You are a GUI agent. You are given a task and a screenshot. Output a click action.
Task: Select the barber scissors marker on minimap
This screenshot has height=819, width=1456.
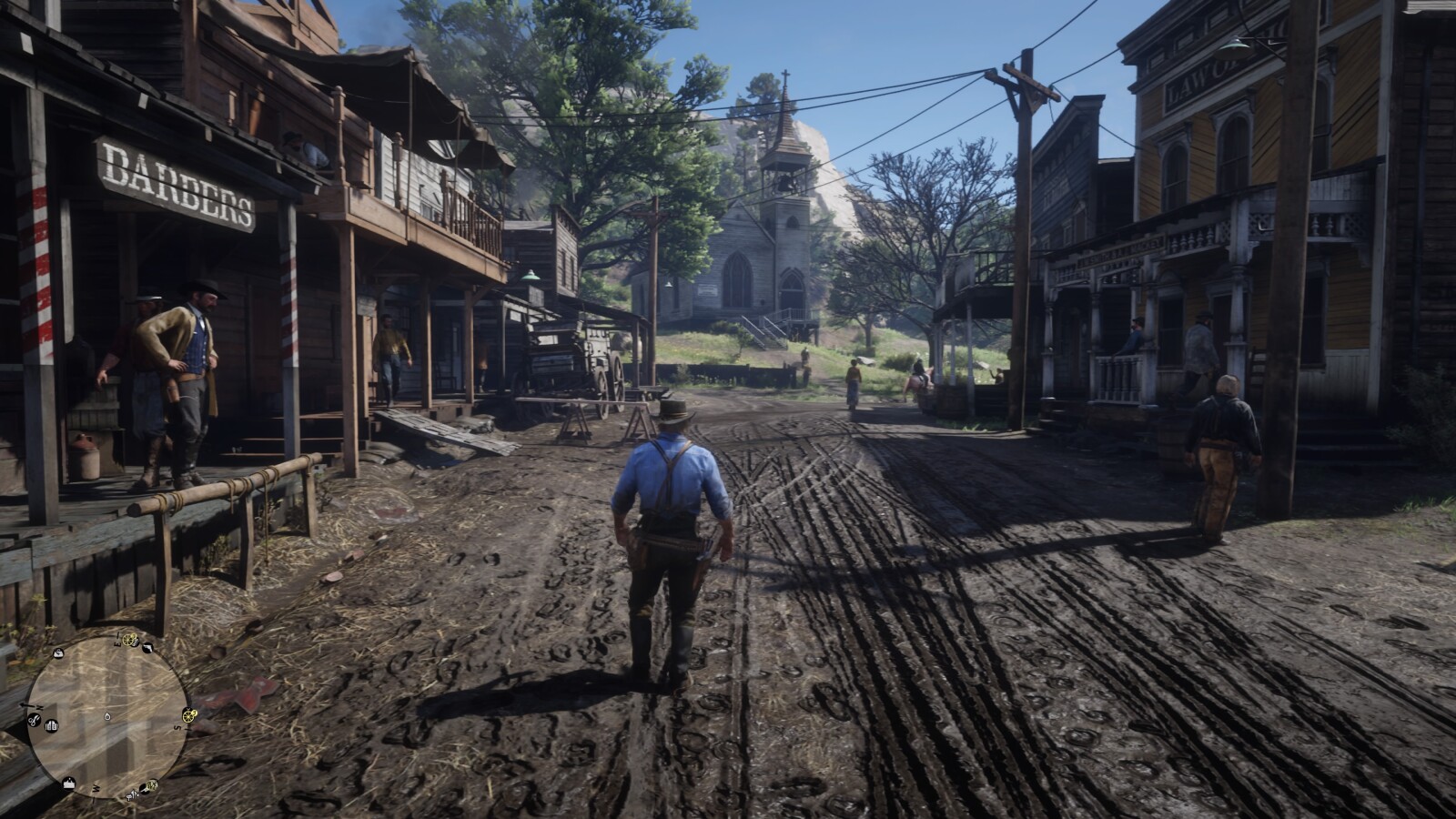pos(34,721)
